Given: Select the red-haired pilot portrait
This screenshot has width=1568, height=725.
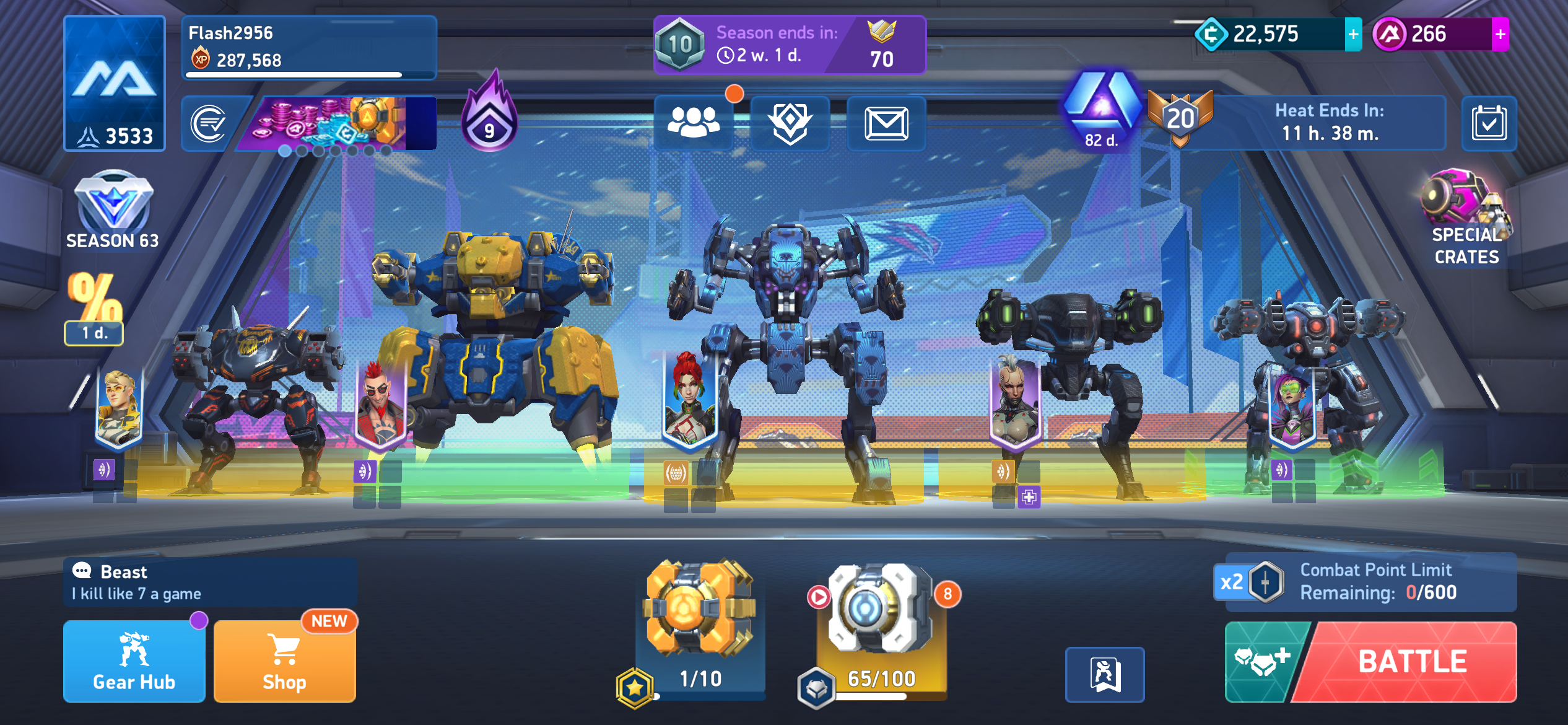Looking at the screenshot, I should (x=689, y=400).
